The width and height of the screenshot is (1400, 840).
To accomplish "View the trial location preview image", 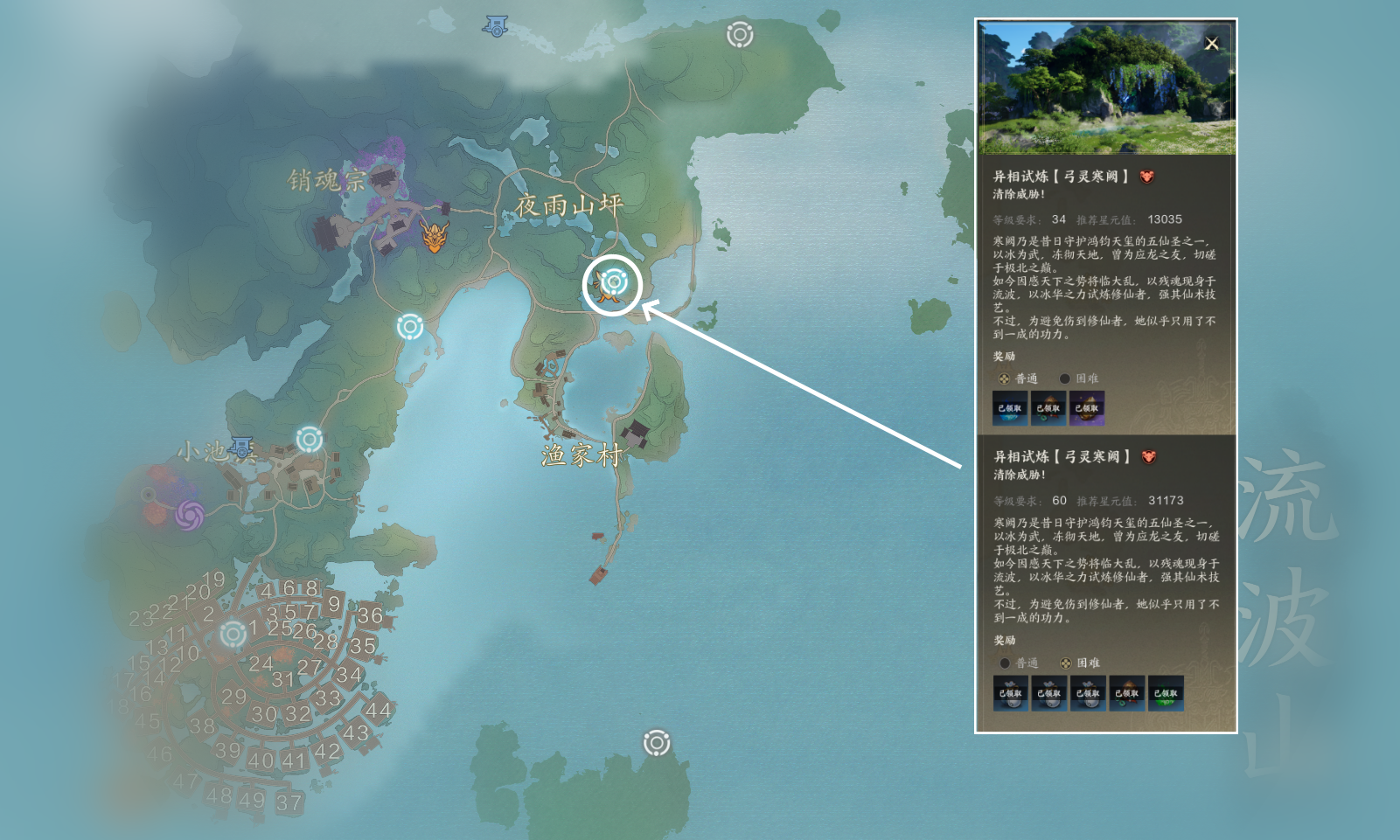I will coord(1106,87).
